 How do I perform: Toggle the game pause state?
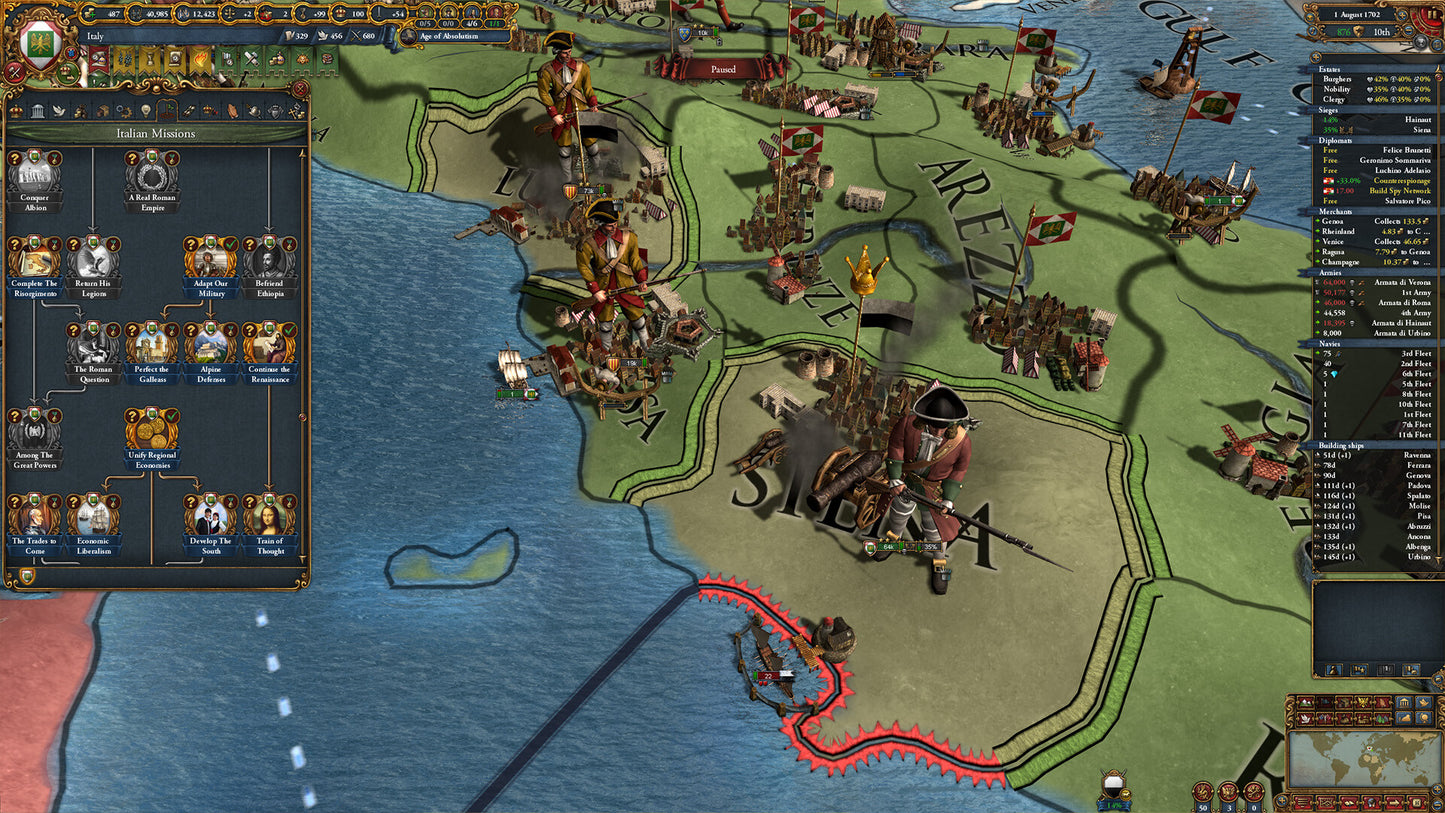(x=1432, y=14)
